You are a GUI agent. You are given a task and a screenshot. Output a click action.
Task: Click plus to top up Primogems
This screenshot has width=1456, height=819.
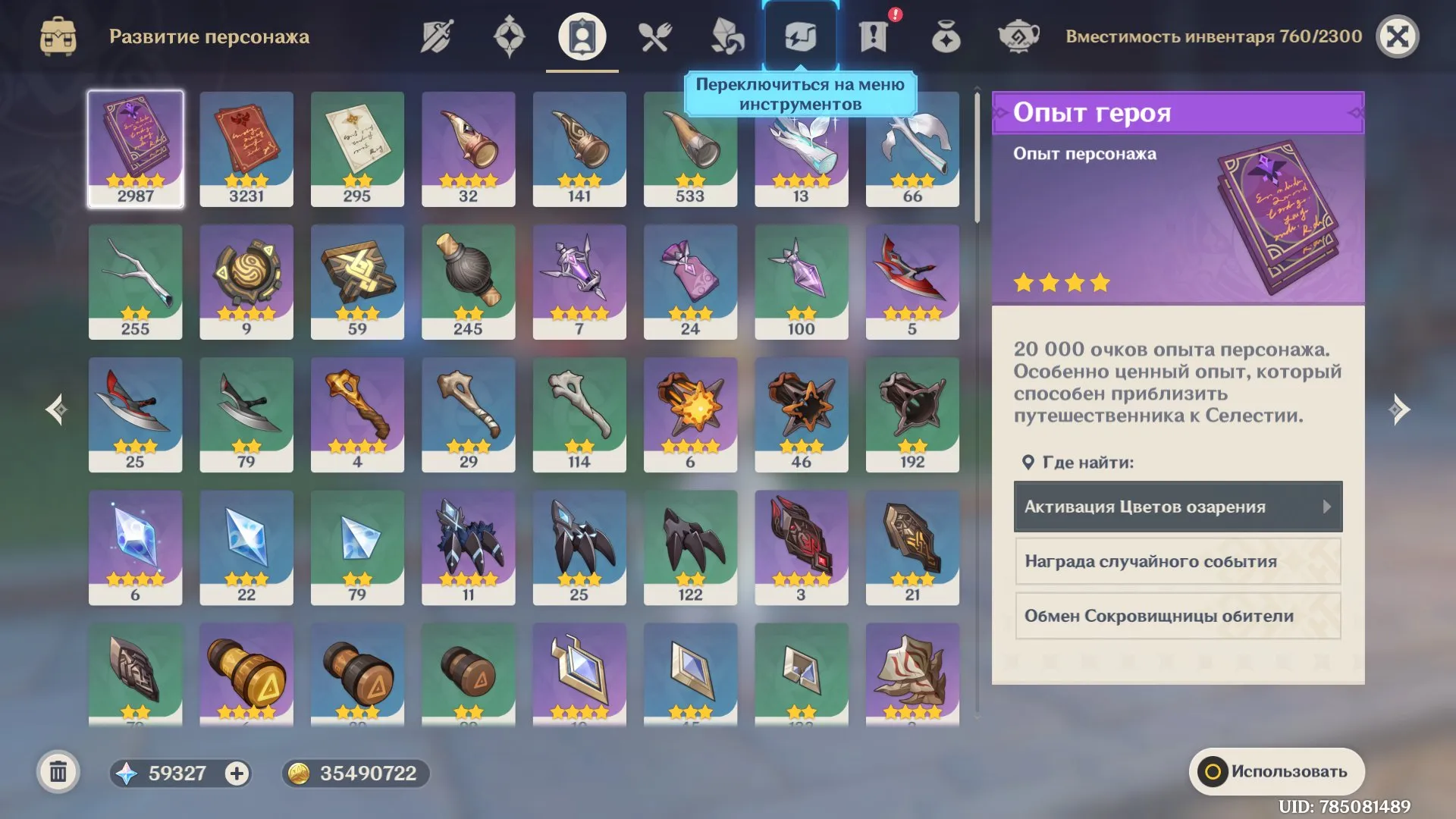click(x=237, y=773)
